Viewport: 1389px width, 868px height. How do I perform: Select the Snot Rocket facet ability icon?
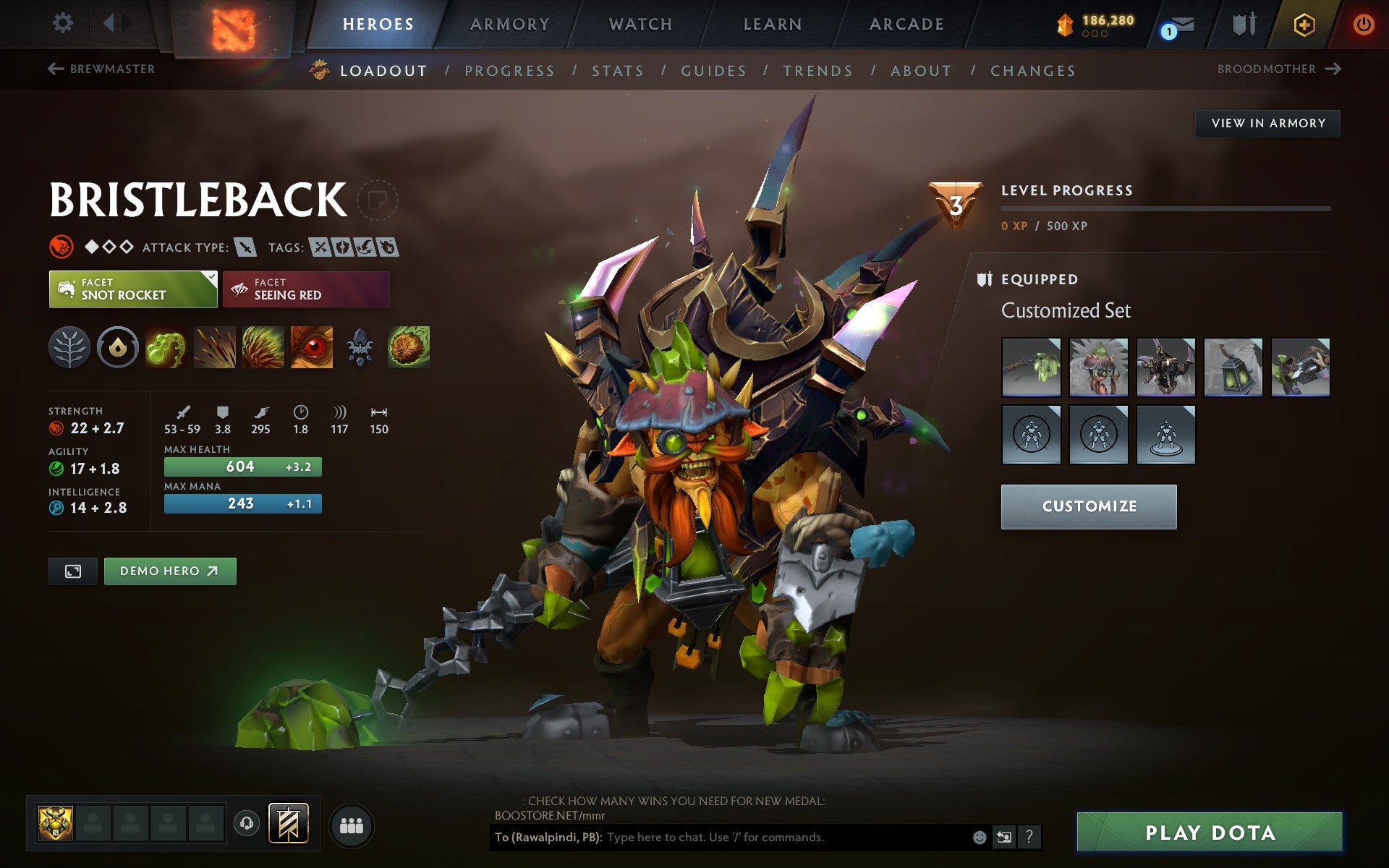tap(166, 347)
